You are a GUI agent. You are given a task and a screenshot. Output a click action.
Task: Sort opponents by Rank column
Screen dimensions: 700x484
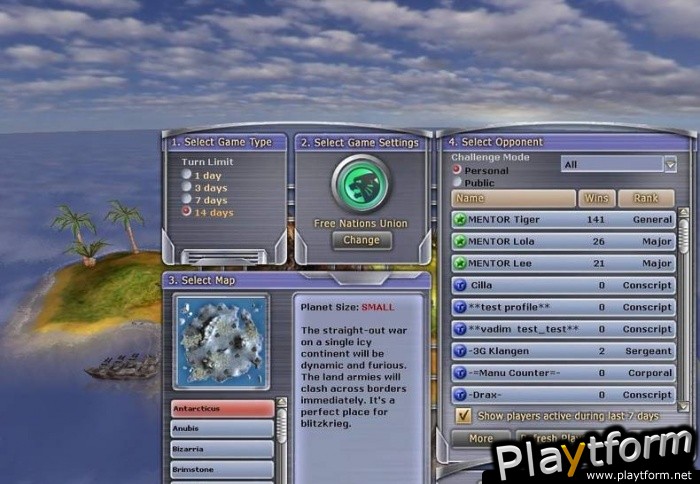click(646, 199)
